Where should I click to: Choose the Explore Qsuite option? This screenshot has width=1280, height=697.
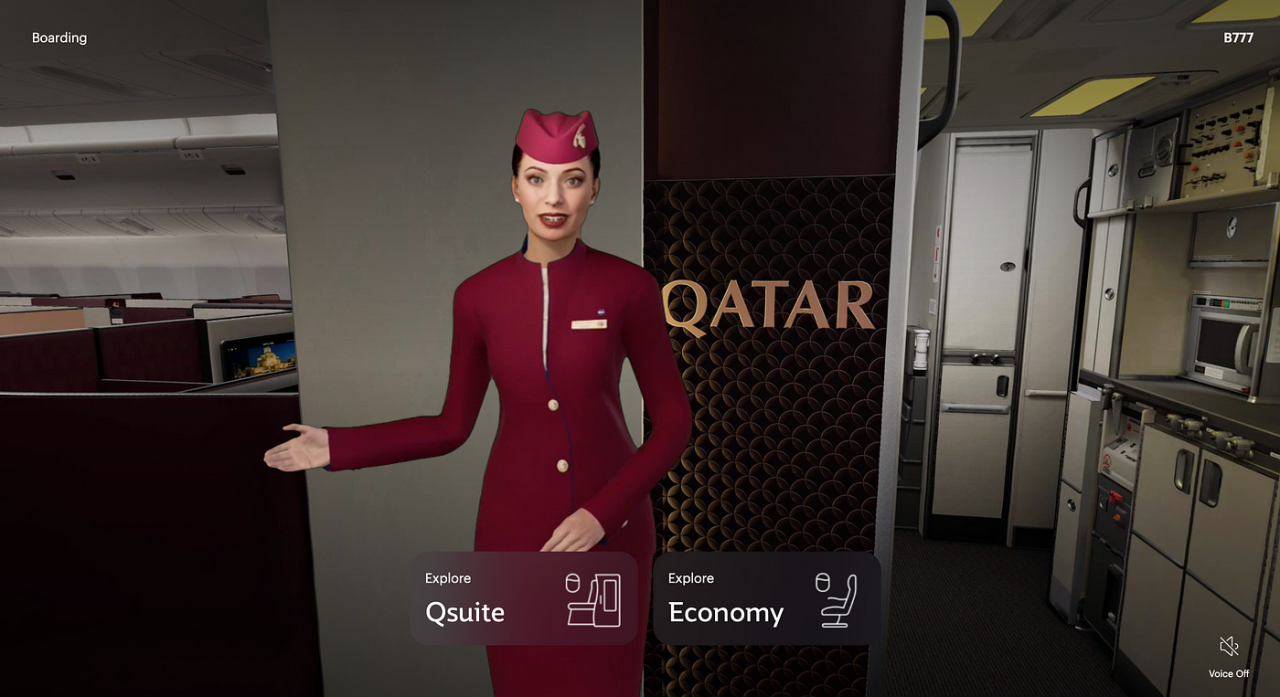tap(523, 599)
